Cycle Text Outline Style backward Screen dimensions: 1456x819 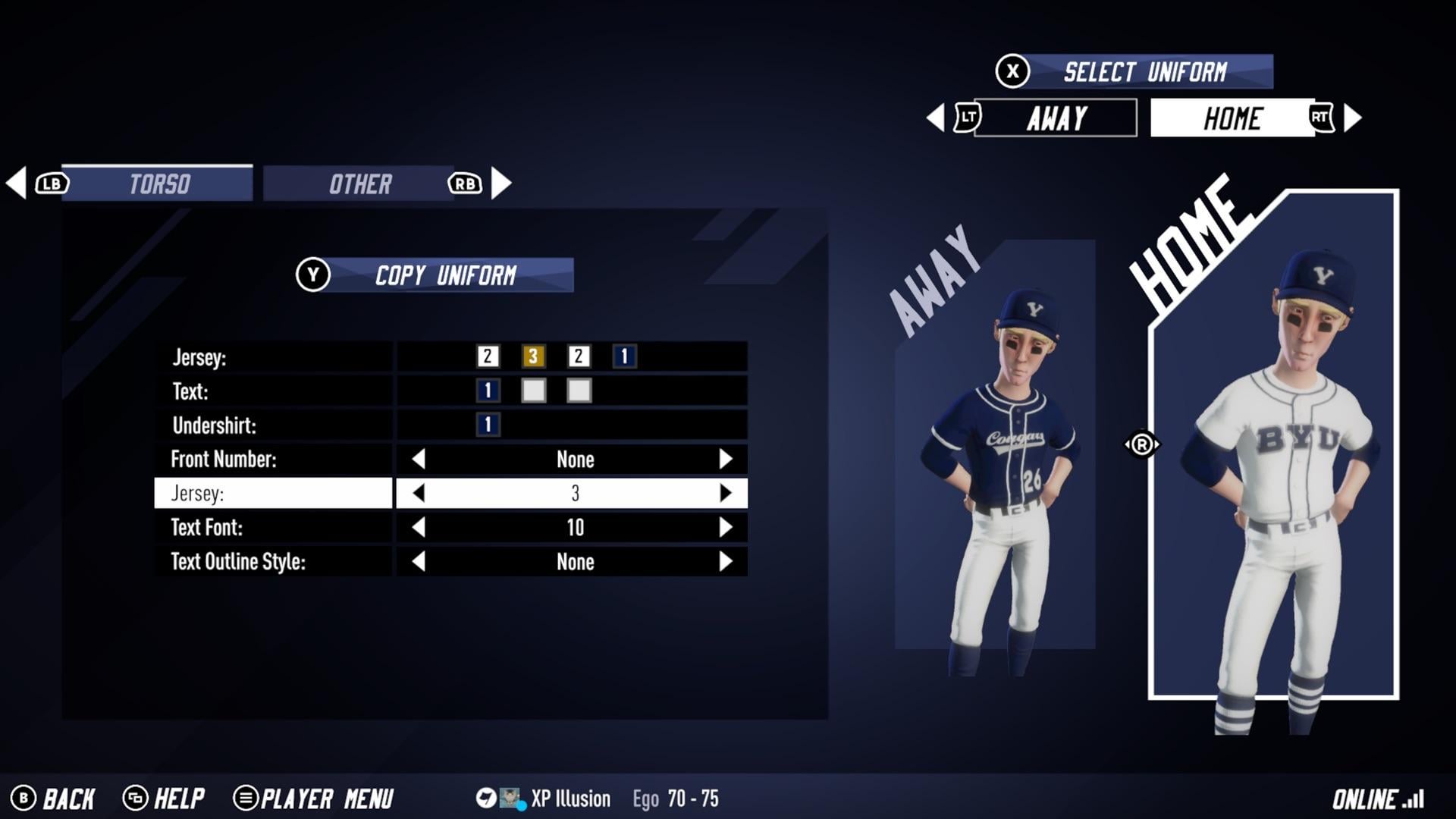coord(419,561)
